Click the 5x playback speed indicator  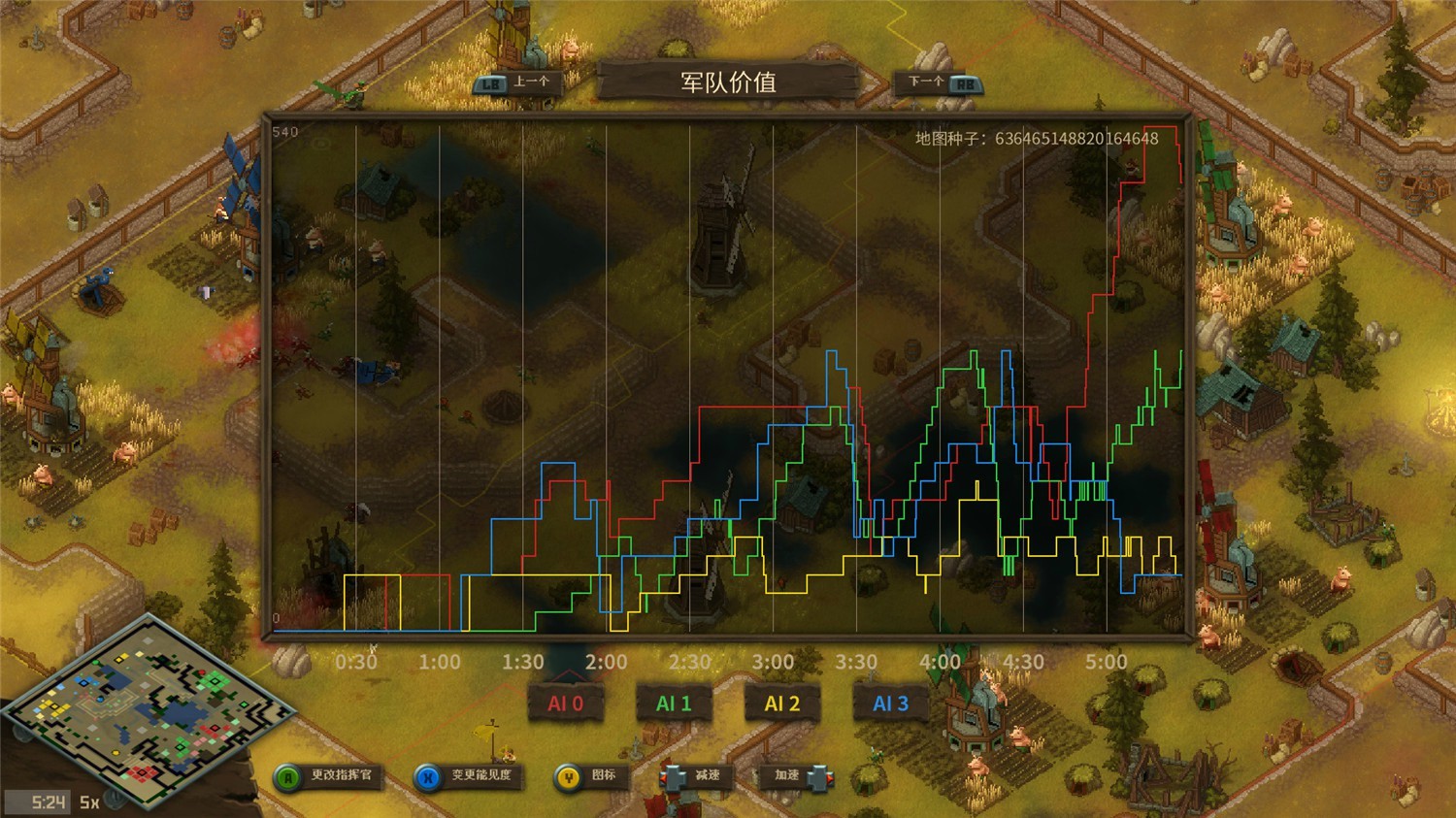click(88, 802)
